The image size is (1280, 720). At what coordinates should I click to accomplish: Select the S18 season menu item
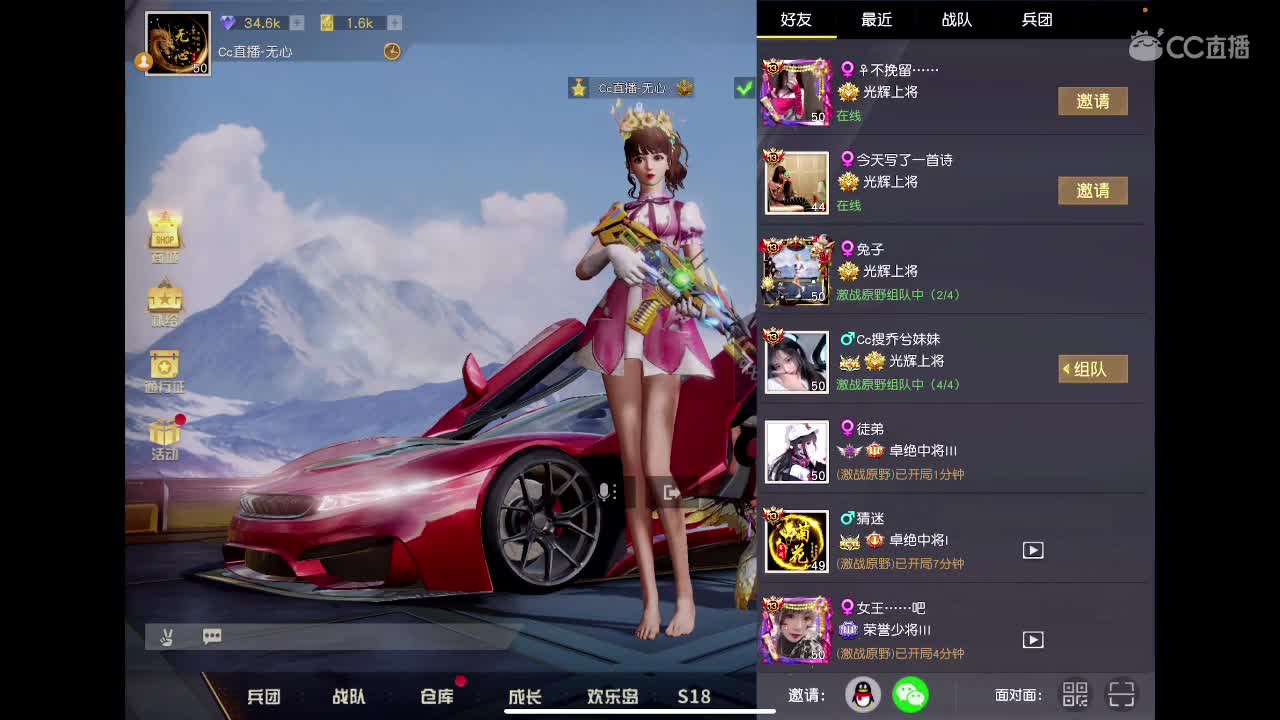[693, 697]
